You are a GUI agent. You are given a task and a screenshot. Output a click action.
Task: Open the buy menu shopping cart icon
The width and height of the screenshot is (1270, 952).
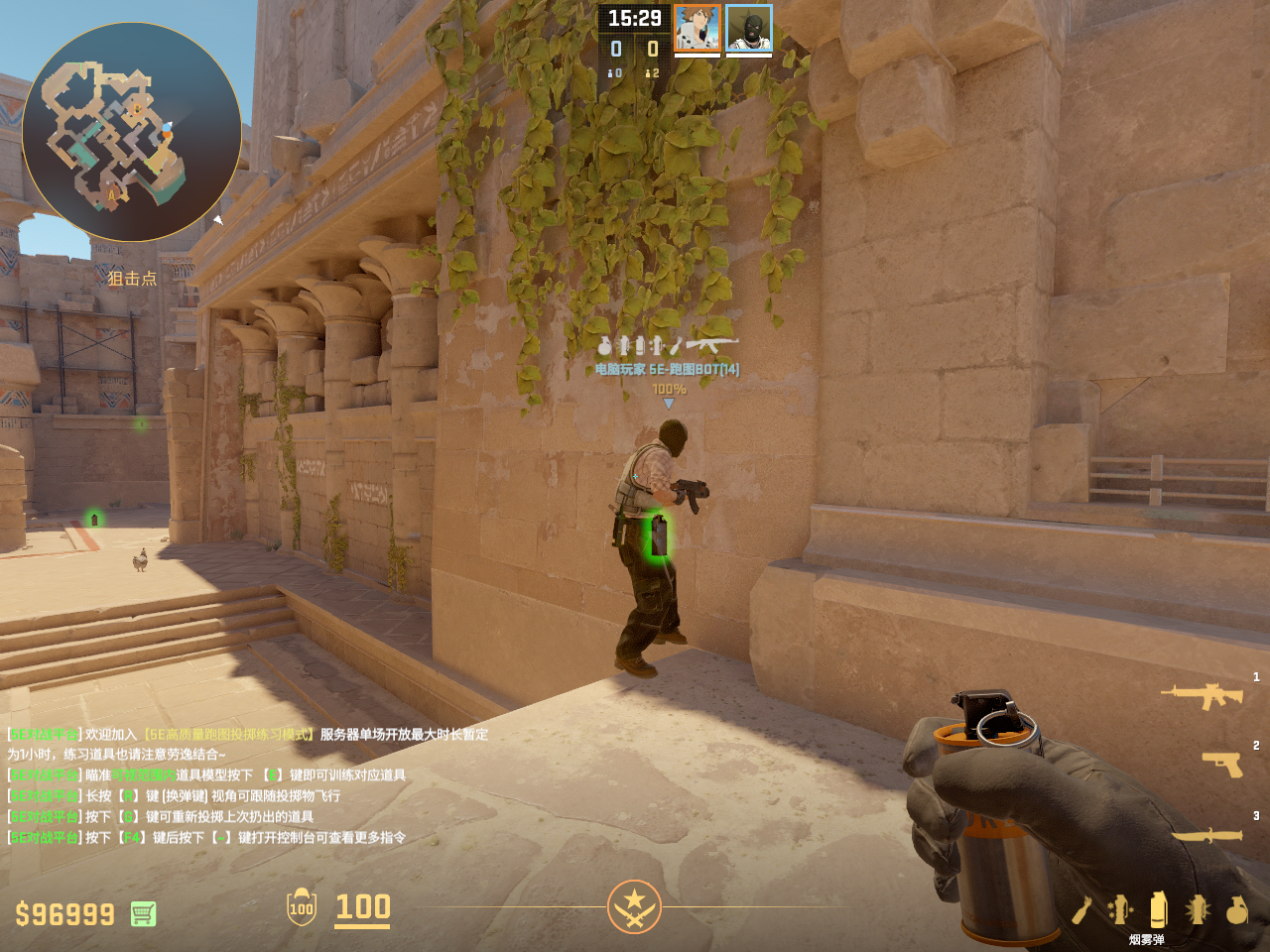(x=144, y=913)
